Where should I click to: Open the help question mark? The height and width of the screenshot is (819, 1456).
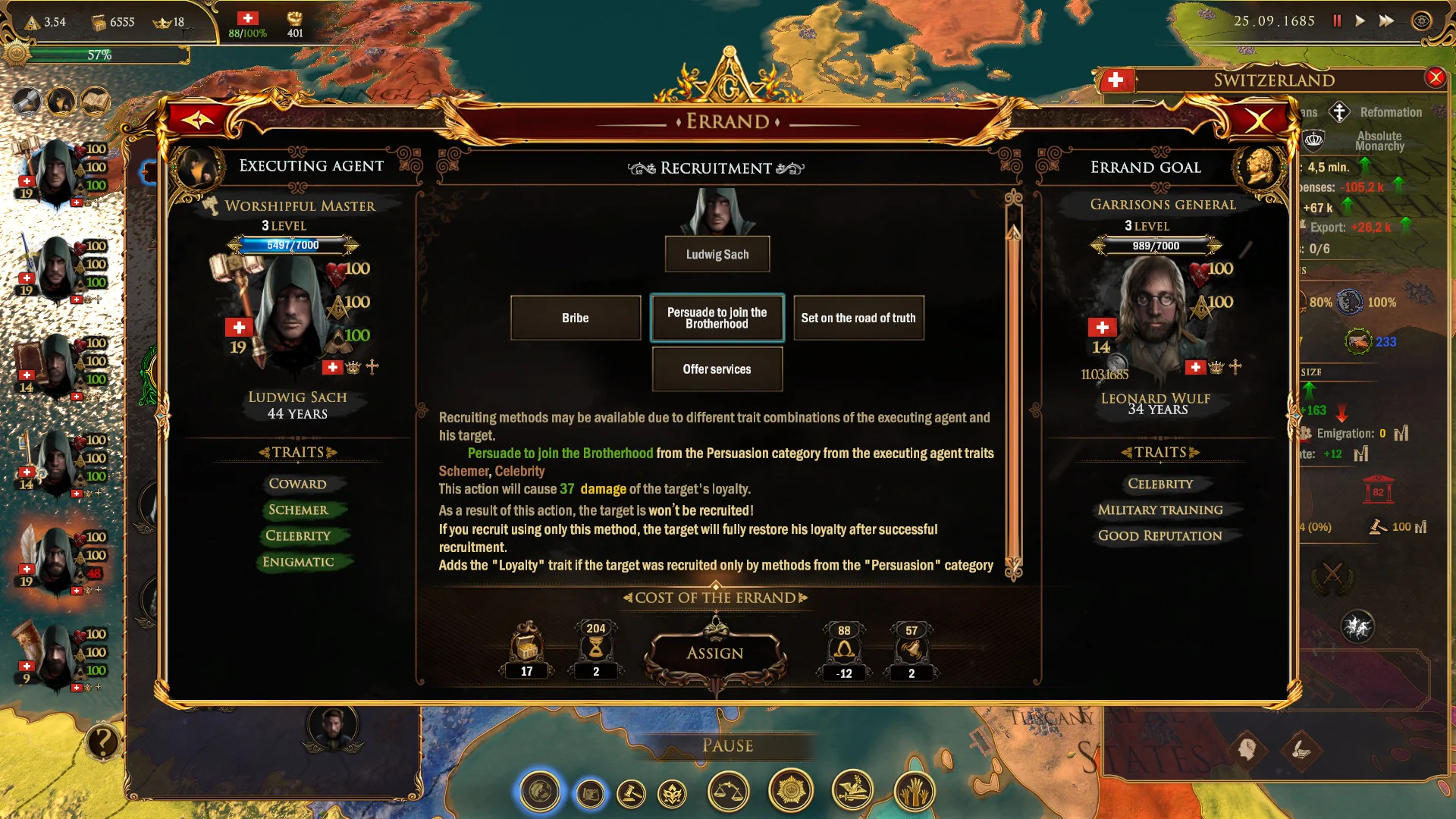[x=102, y=742]
